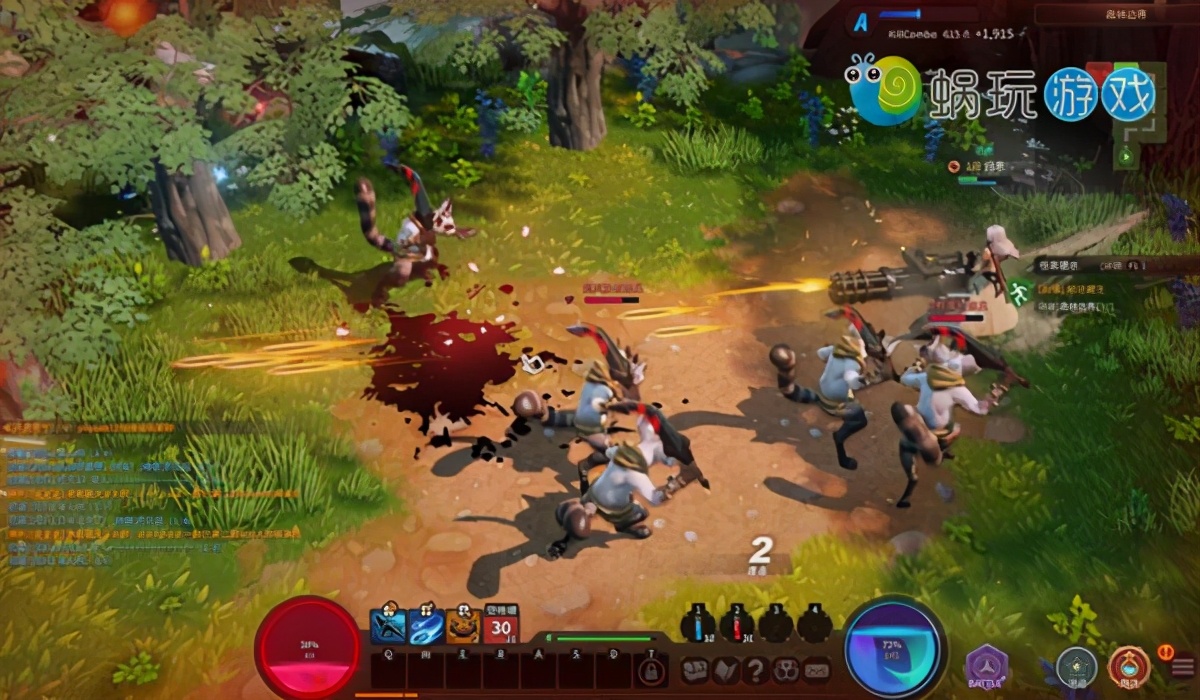Click the minimap in the corner
The height and width of the screenshot is (700, 1200).
click(1130, 102)
